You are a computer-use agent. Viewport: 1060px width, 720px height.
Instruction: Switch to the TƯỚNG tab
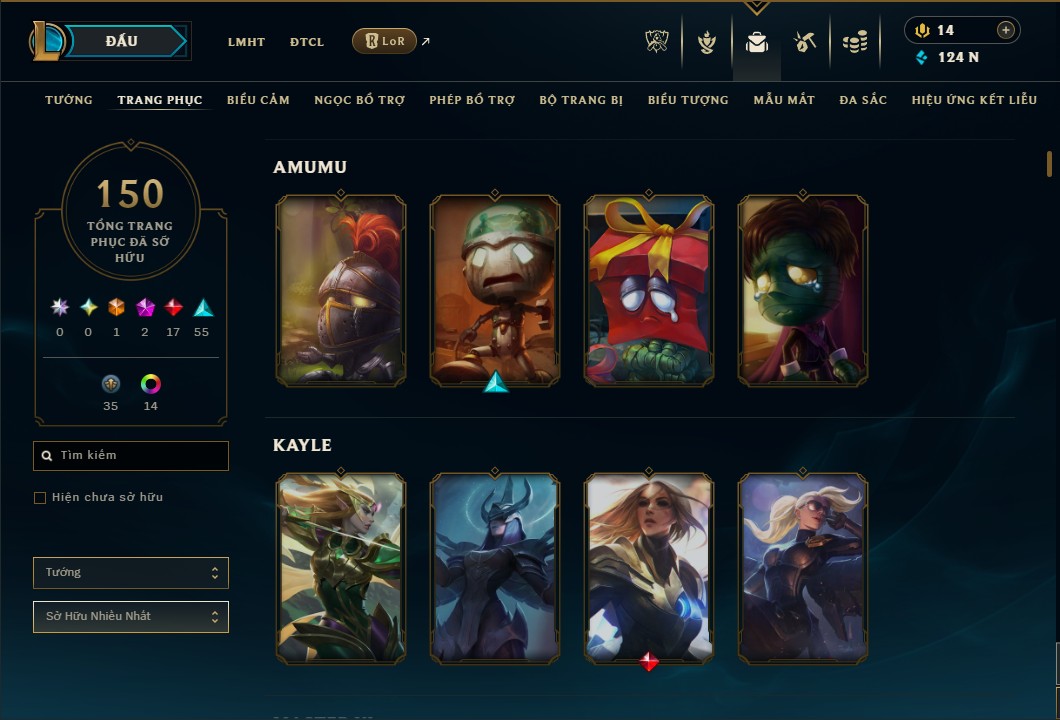point(69,100)
